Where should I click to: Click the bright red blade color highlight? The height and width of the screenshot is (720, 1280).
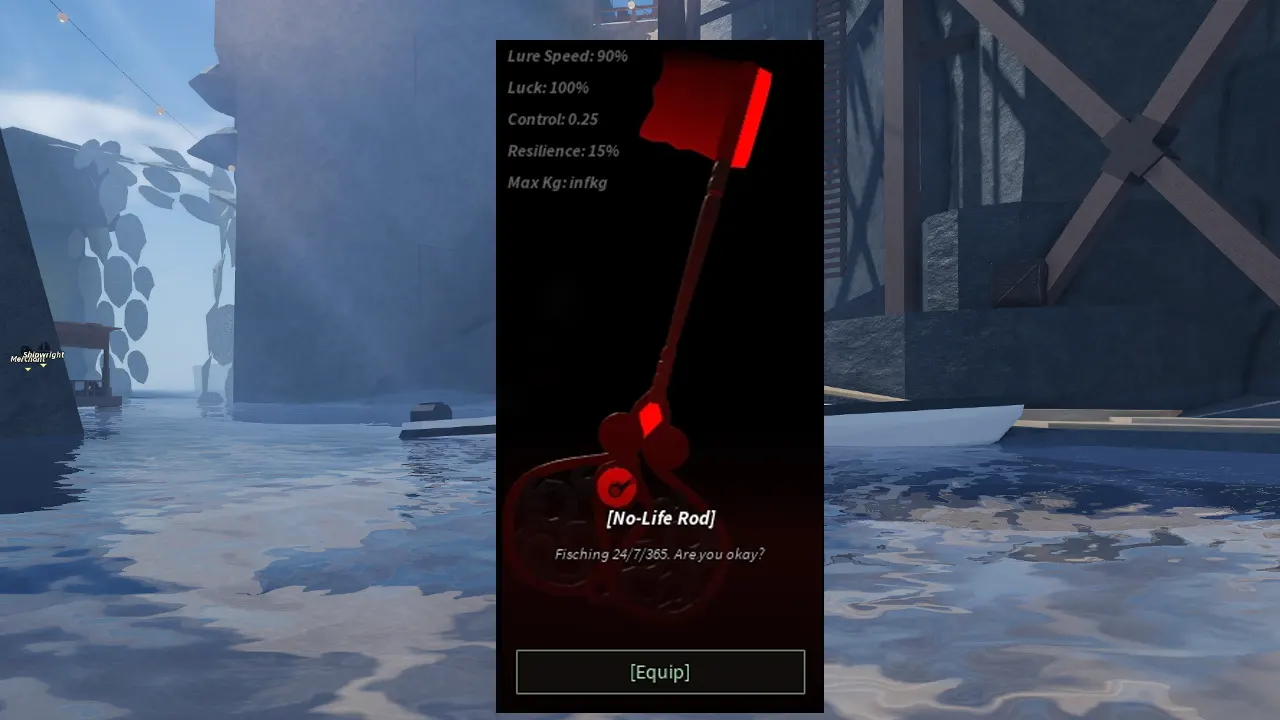(753, 118)
